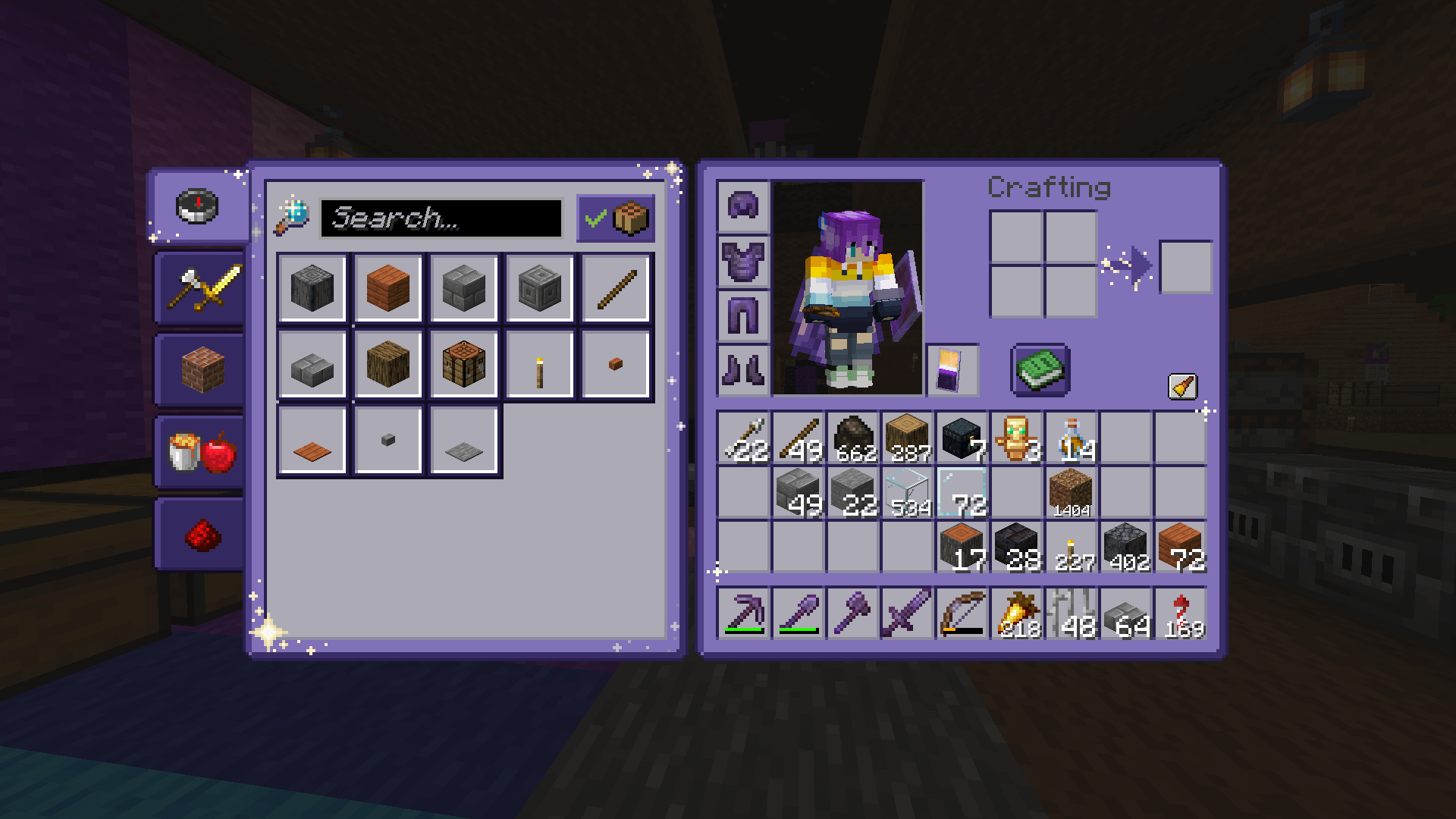This screenshot has width=1456, height=819.
Task: Click the helmet armor slot
Action: point(742,206)
